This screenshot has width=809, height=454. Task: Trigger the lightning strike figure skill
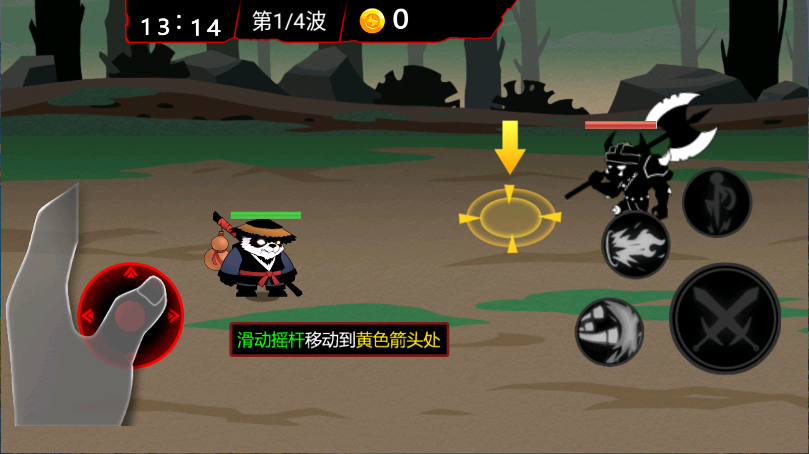[716, 202]
